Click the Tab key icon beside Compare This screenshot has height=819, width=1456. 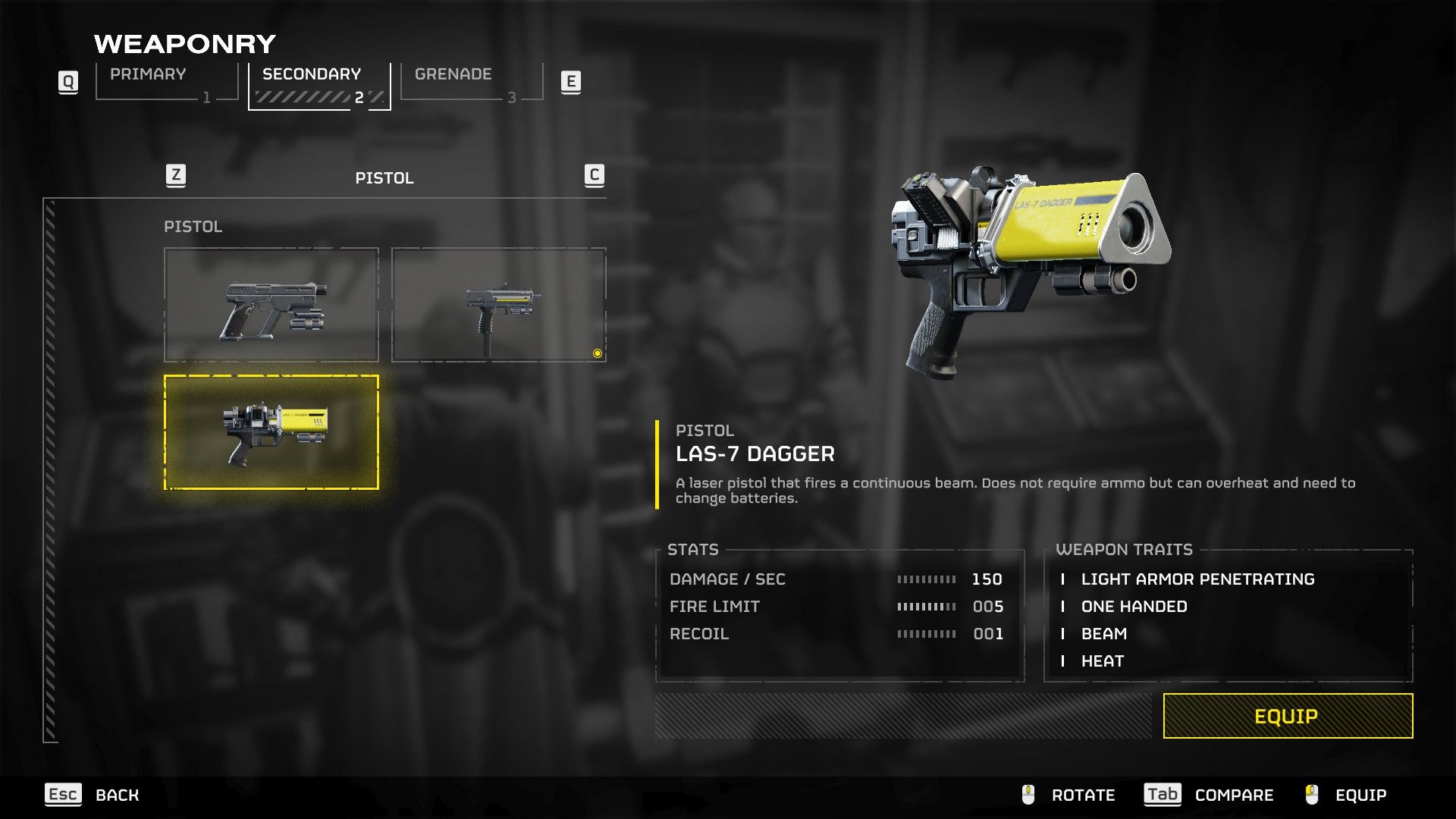coord(1163,795)
